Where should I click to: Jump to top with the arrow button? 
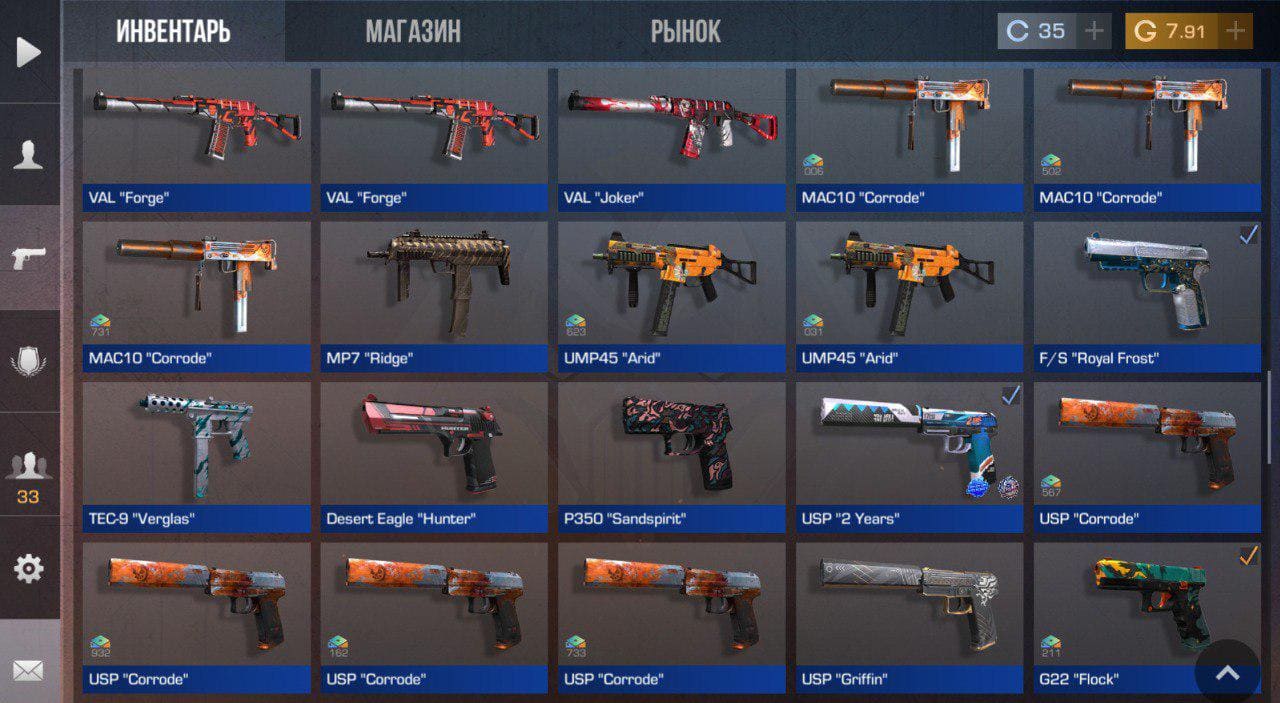[1227, 673]
